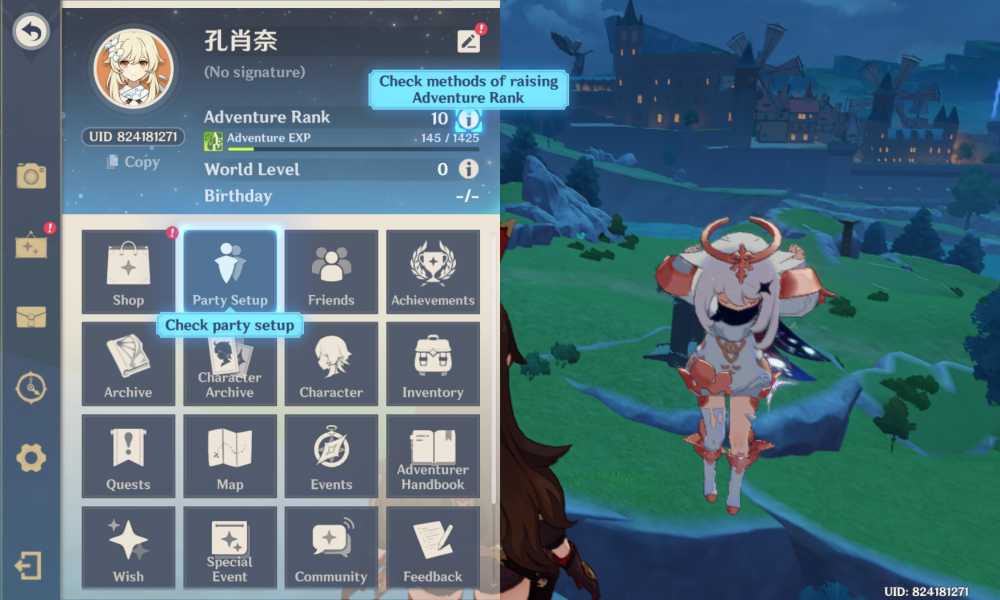Open the Map

tap(230, 456)
